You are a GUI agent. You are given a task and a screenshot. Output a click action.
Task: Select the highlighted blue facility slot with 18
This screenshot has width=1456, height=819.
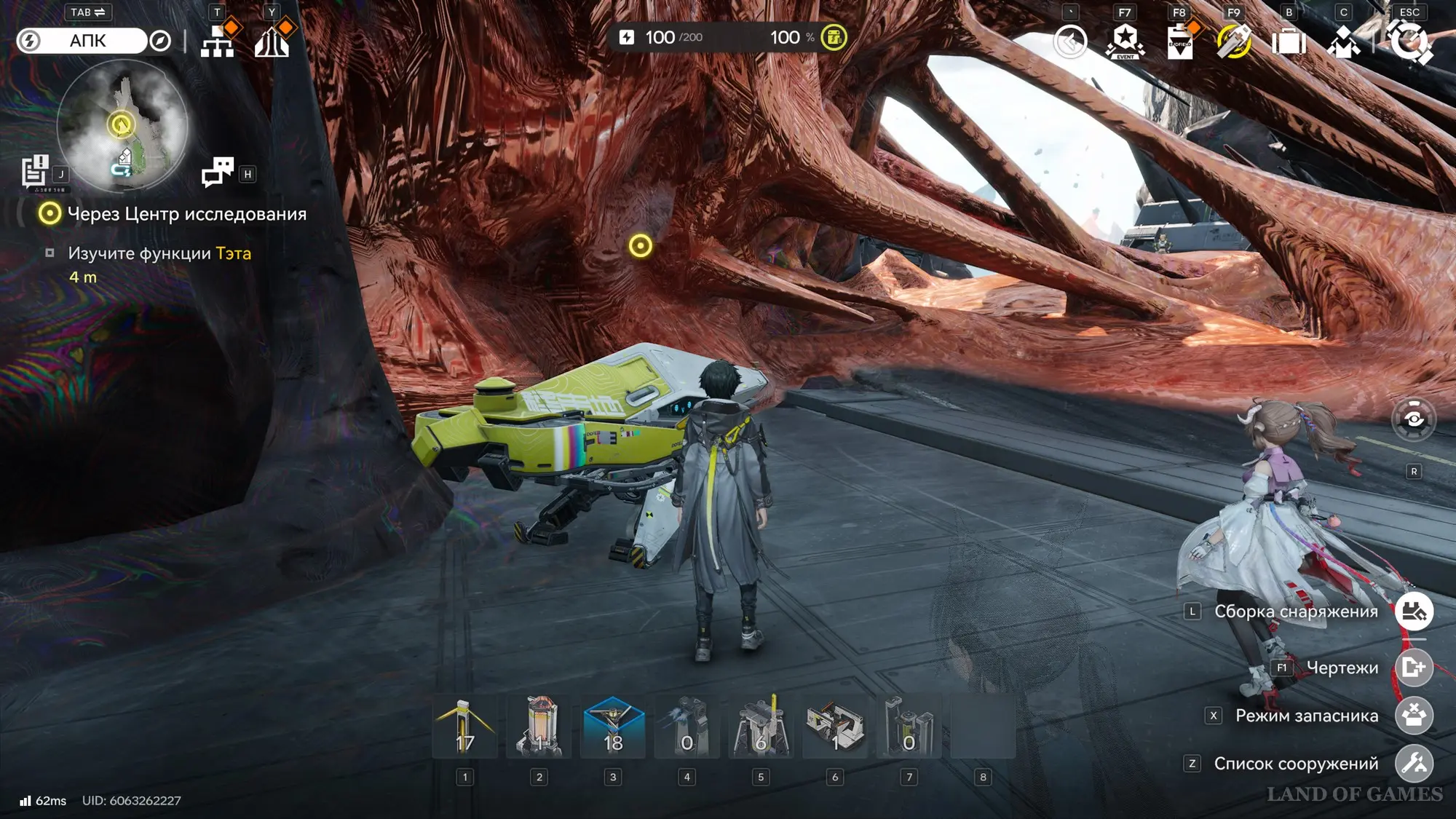click(x=613, y=727)
